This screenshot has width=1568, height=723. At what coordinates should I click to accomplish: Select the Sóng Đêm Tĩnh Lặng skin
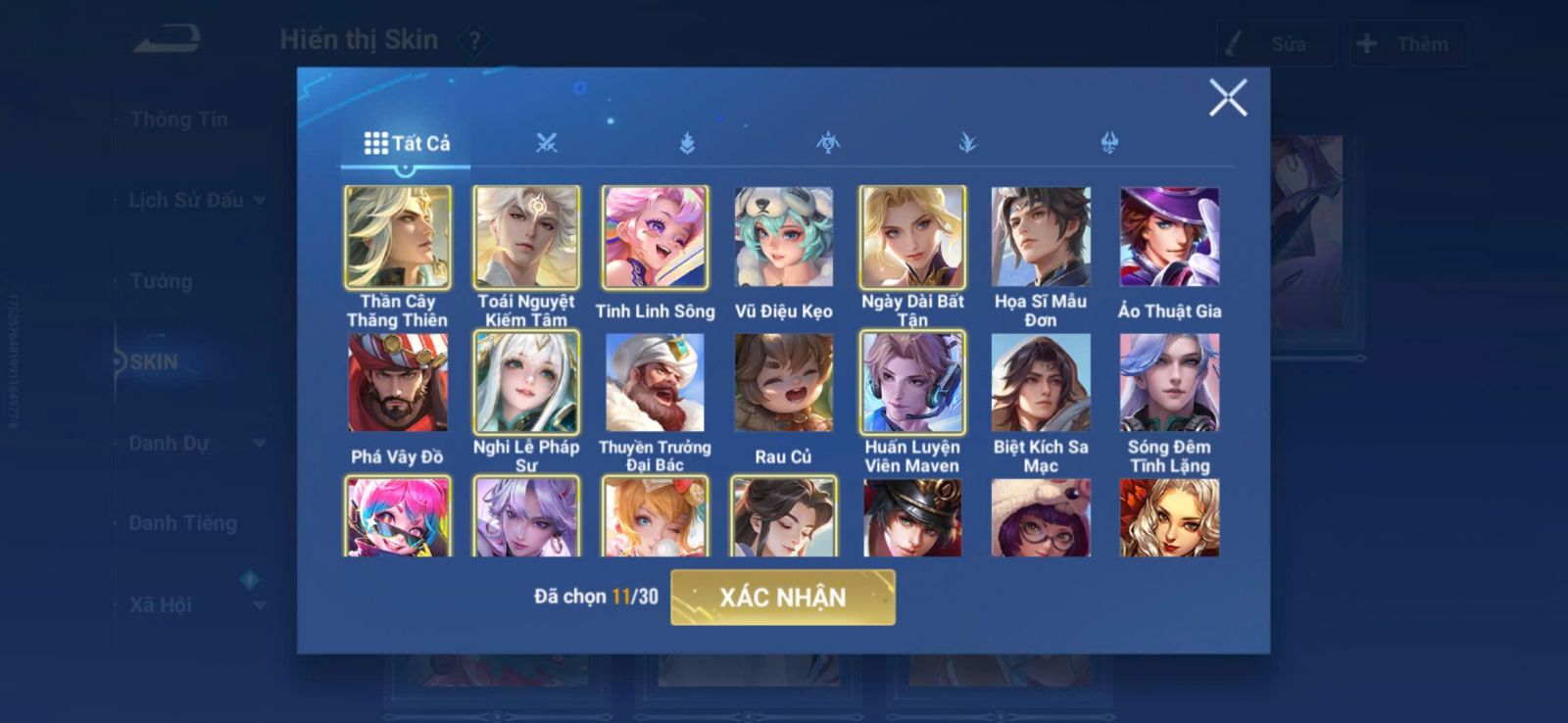(1169, 383)
